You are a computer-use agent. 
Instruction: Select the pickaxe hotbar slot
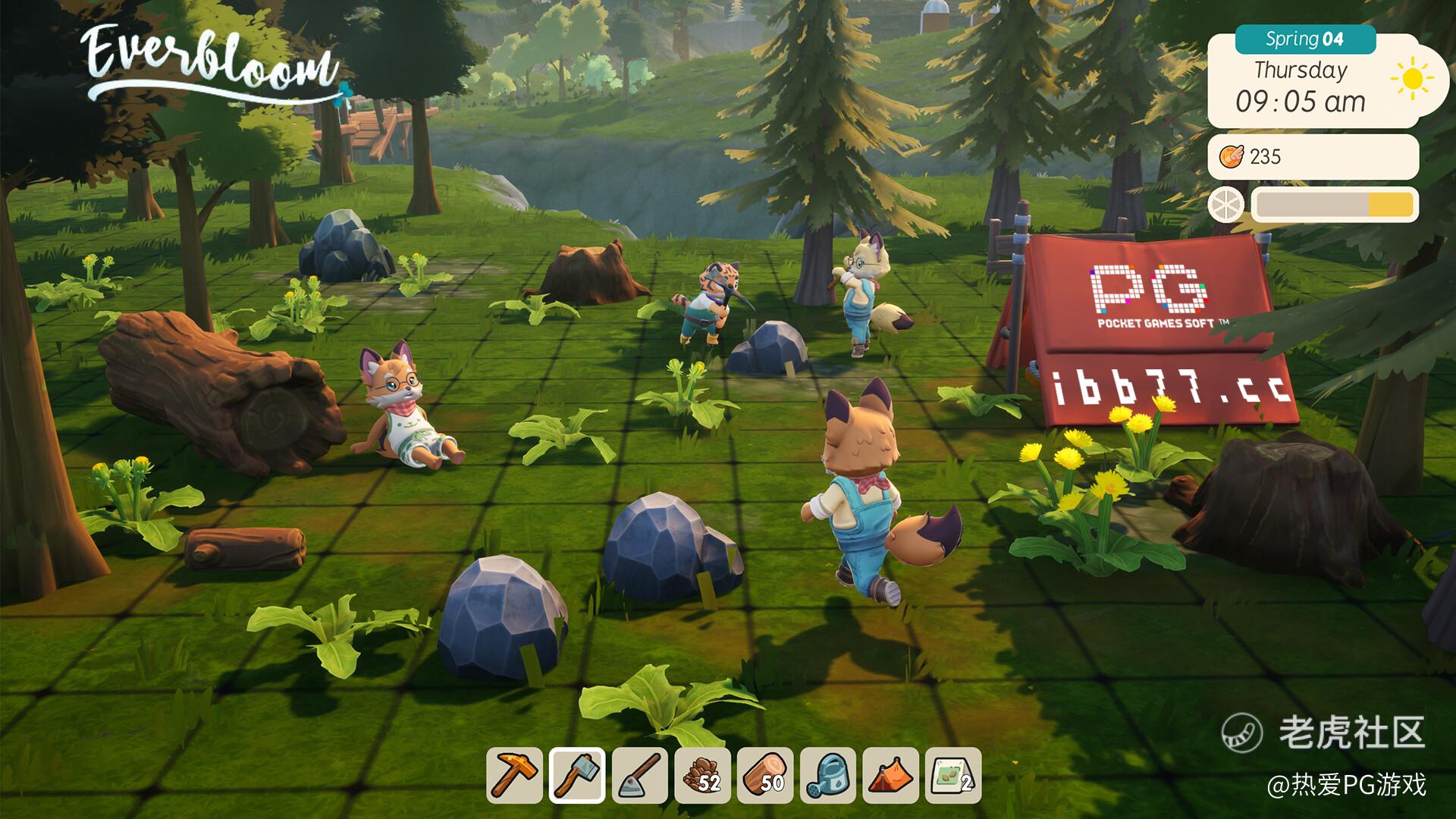point(514,775)
